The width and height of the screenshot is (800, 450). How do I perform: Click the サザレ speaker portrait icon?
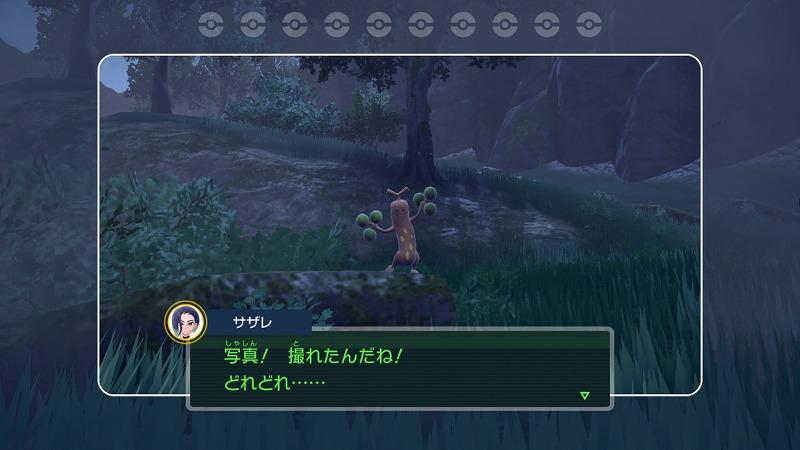click(184, 322)
